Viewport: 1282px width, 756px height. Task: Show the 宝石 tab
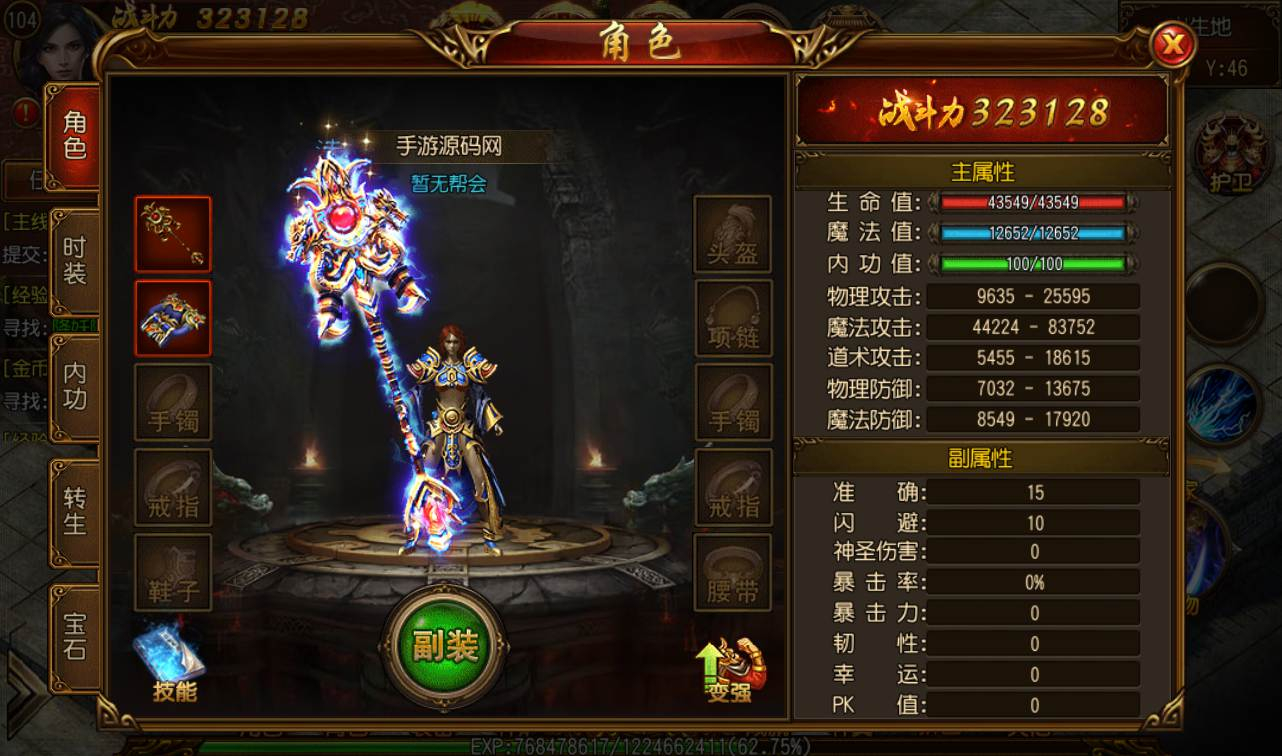(x=75, y=636)
